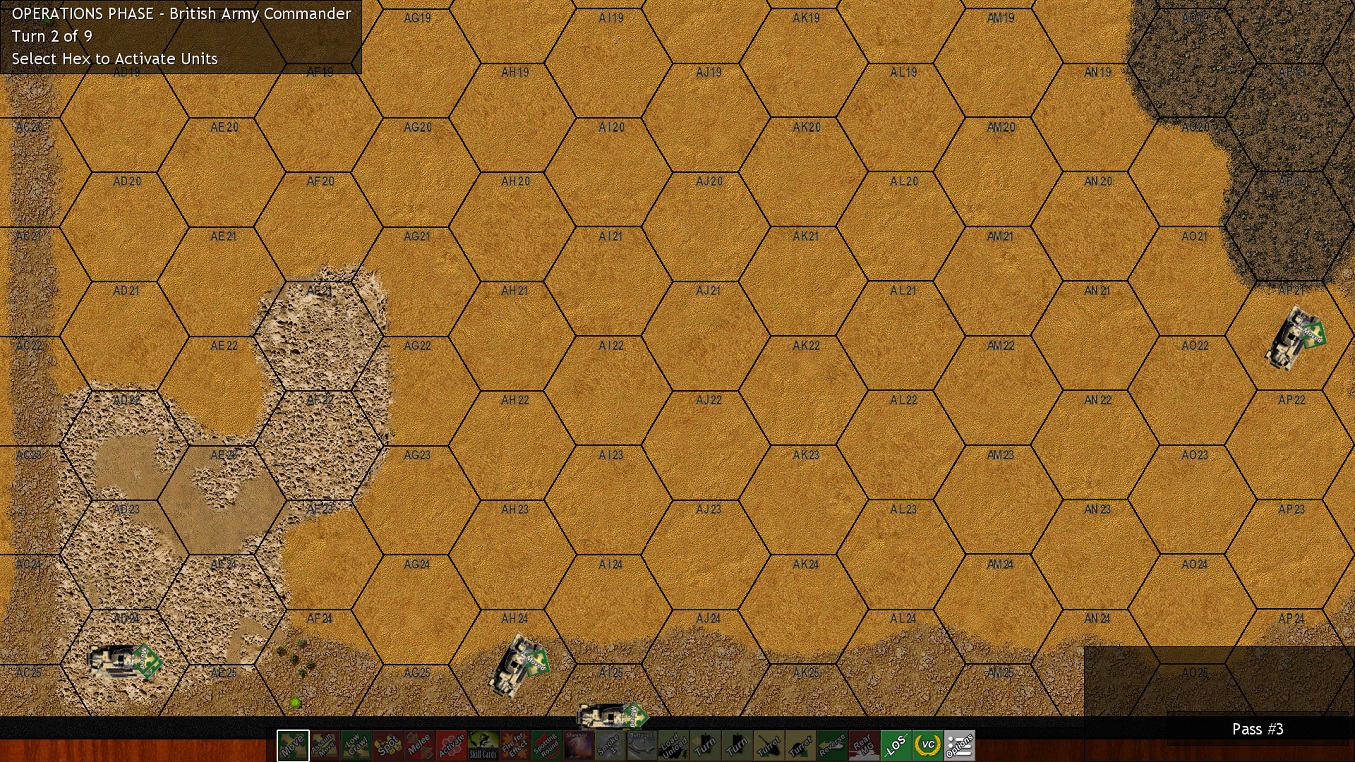Click the Activate icon in the toolbar
The width and height of the screenshot is (1355, 762).
452,745
